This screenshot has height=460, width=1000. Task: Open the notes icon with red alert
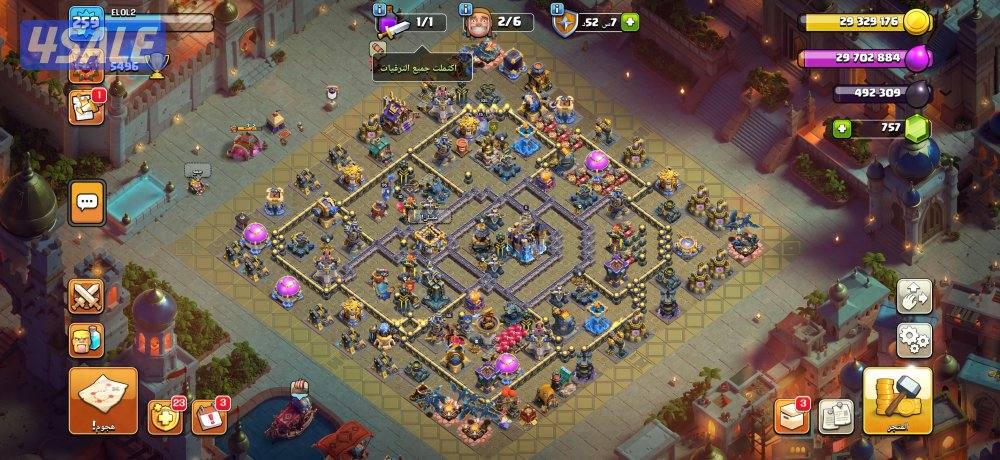point(86,108)
